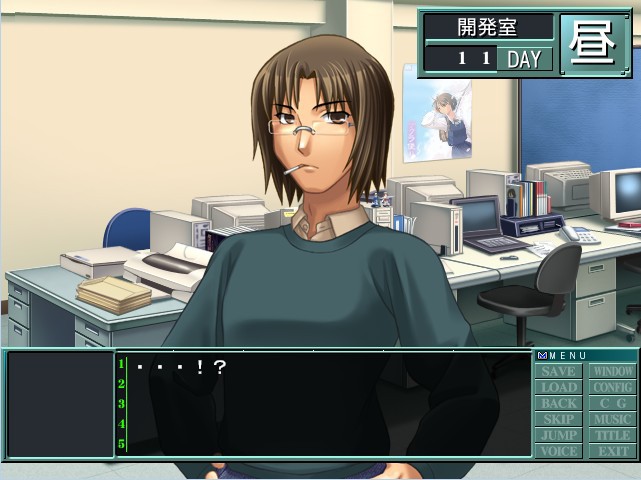Replay the line with VOICE button
This screenshot has width=641, height=480.
[560, 451]
